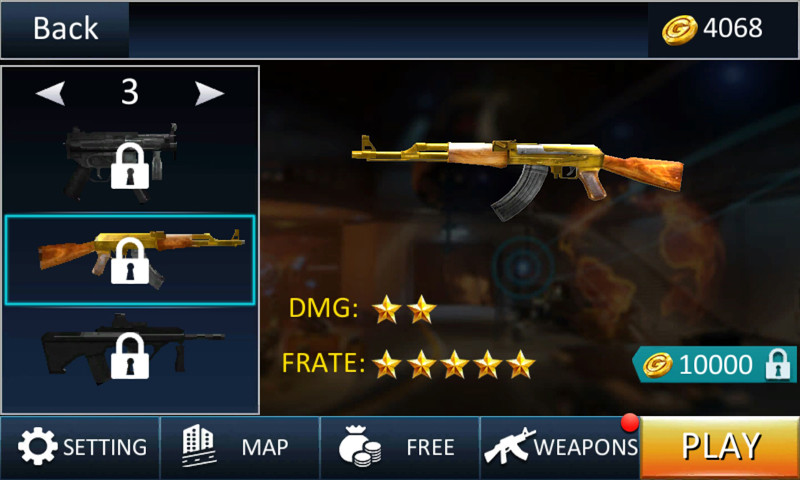Claim rewards from the Free button
The width and height of the screenshot is (800, 480).
[400, 447]
